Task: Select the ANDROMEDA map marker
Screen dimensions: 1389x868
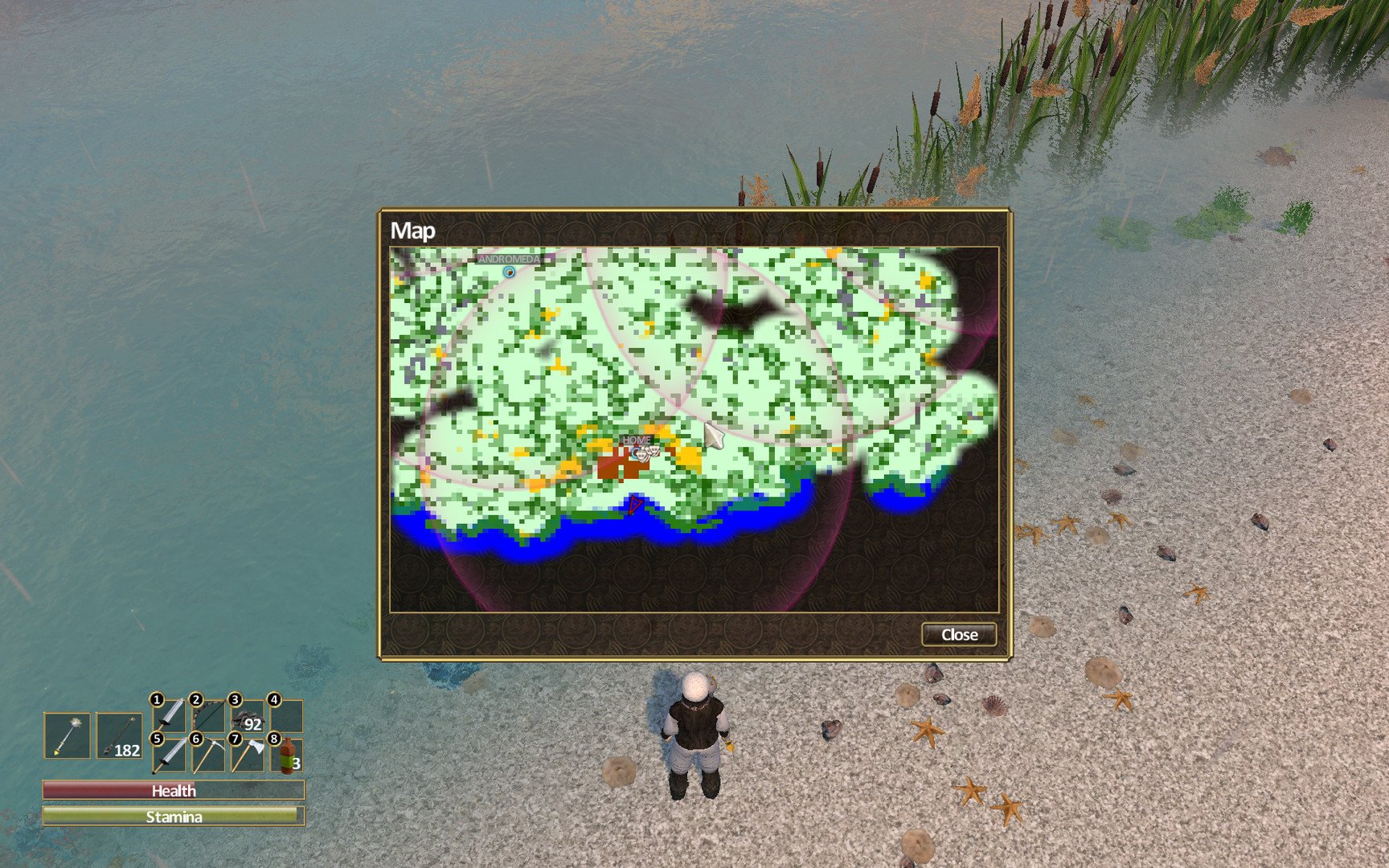Action: (x=509, y=272)
